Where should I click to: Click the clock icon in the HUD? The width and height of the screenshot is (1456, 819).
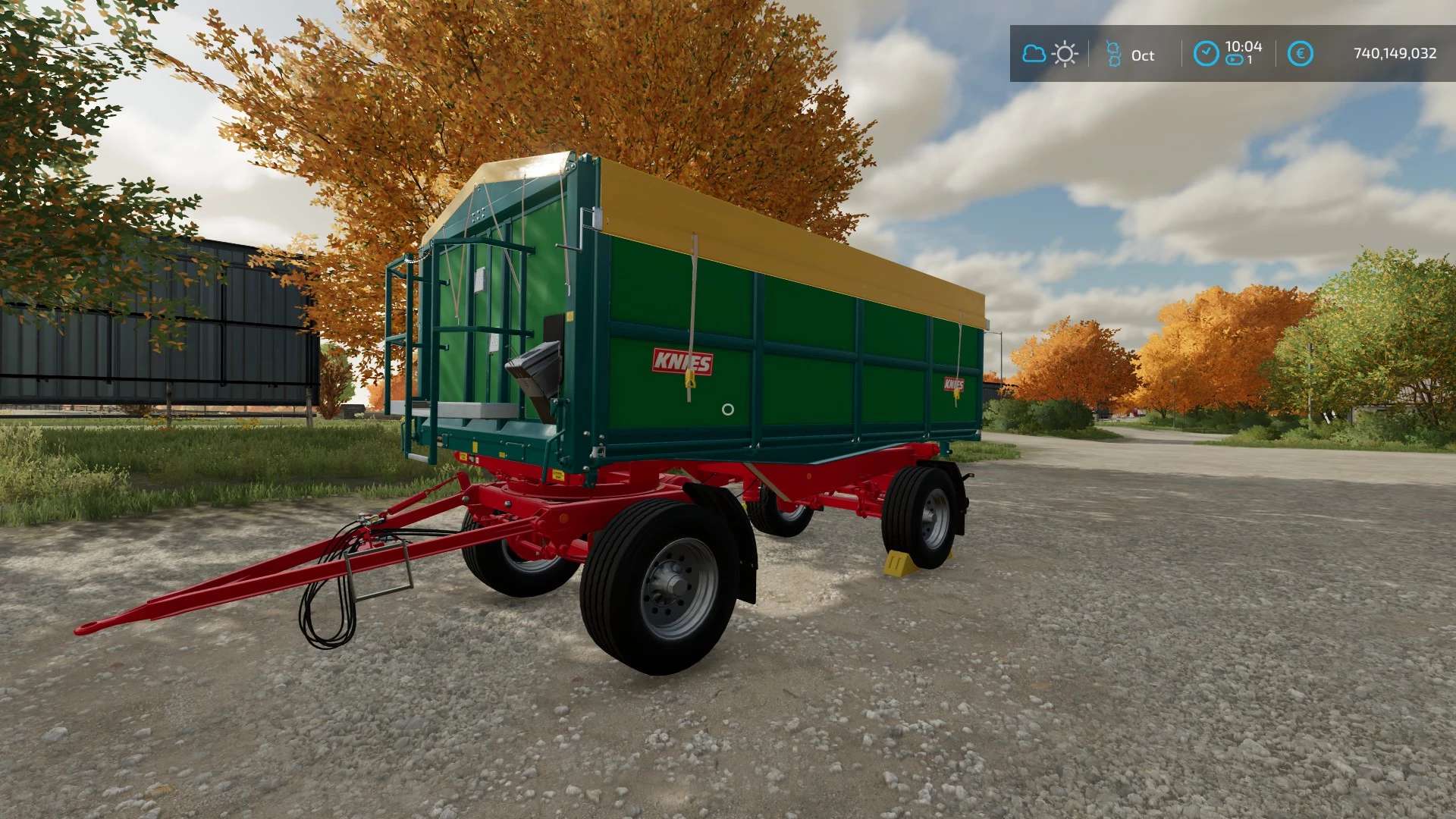(1206, 53)
